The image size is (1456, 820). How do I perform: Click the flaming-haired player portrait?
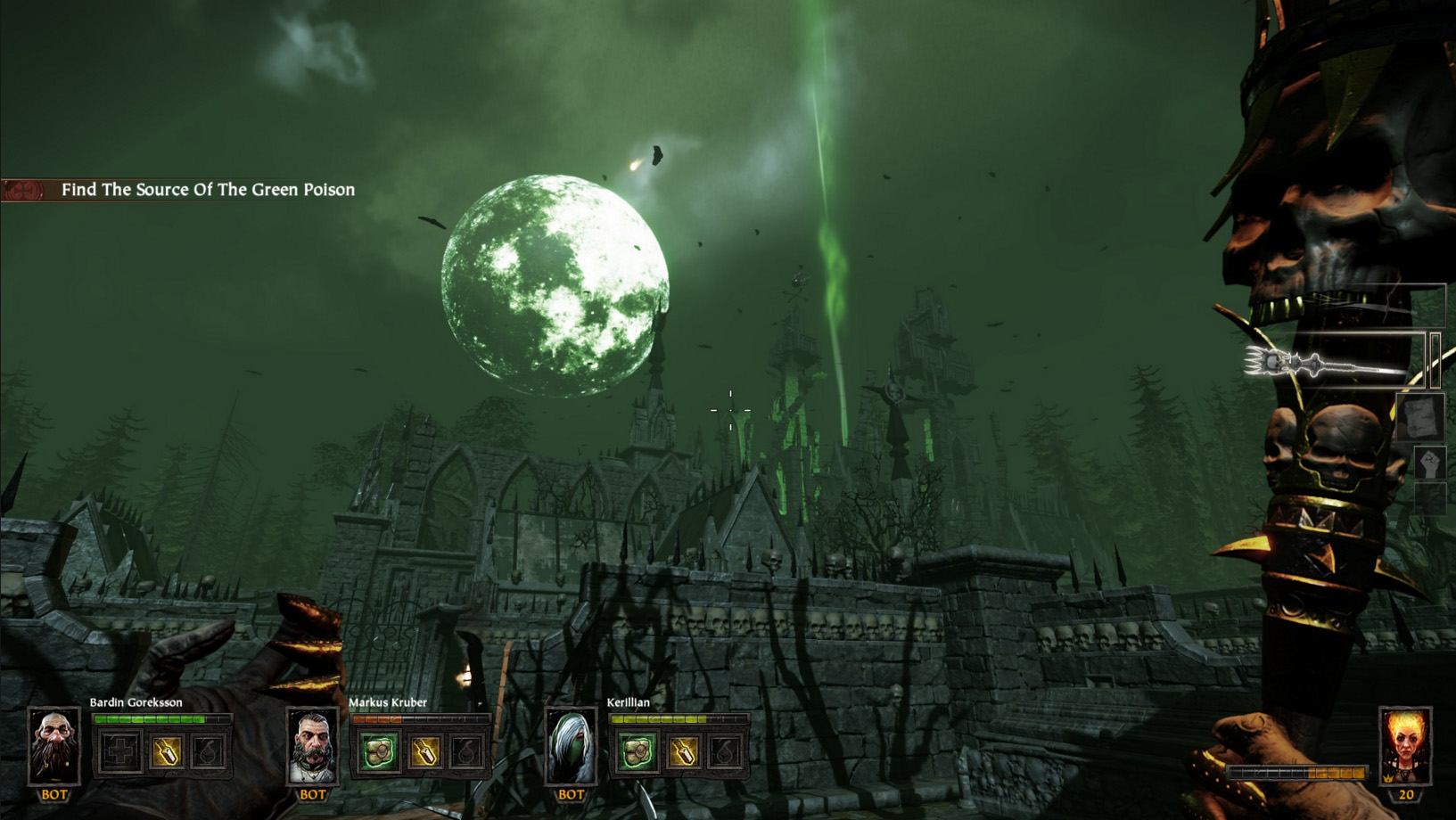[1405, 745]
